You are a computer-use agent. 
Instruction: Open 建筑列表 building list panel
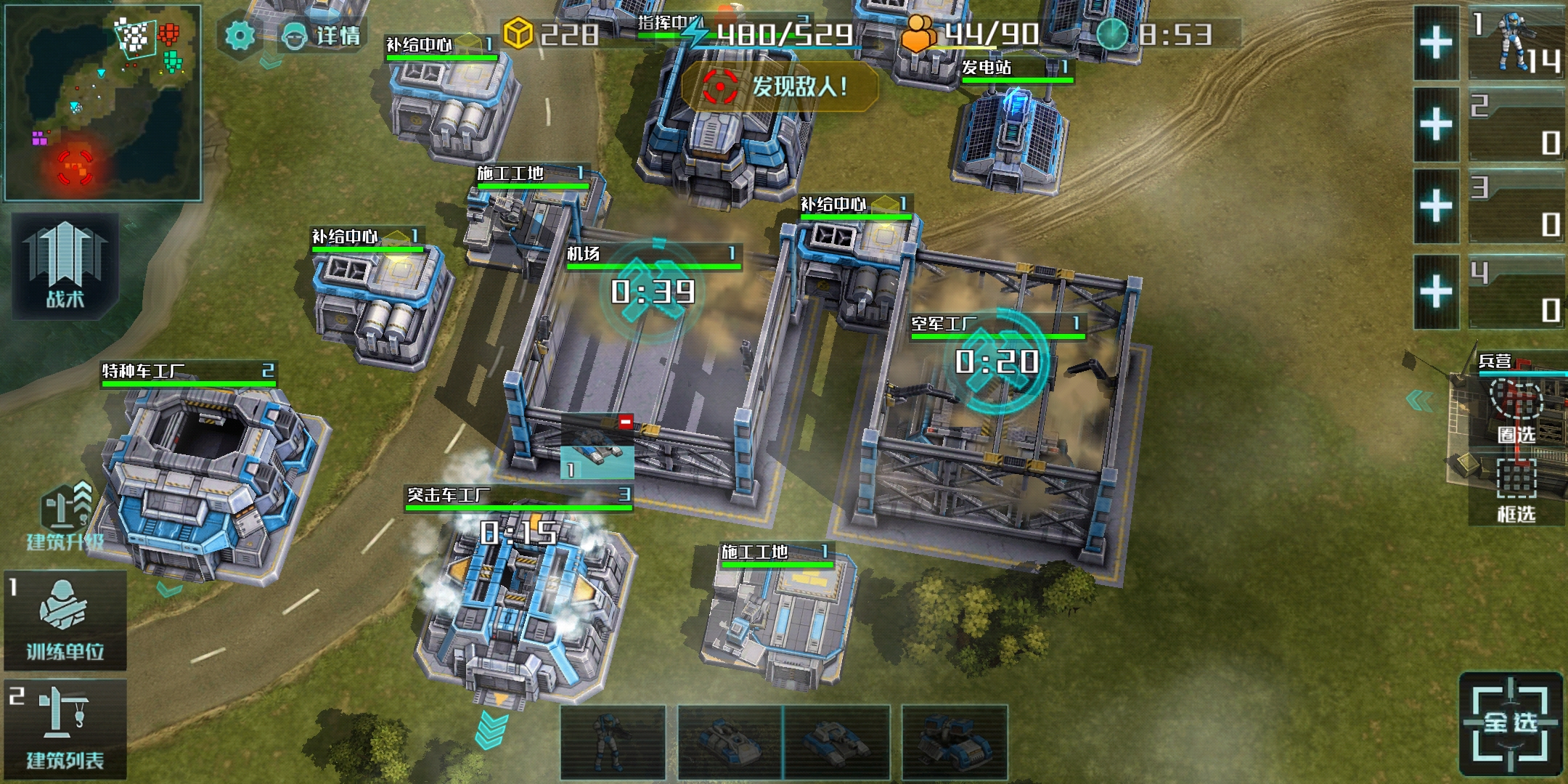tap(65, 730)
